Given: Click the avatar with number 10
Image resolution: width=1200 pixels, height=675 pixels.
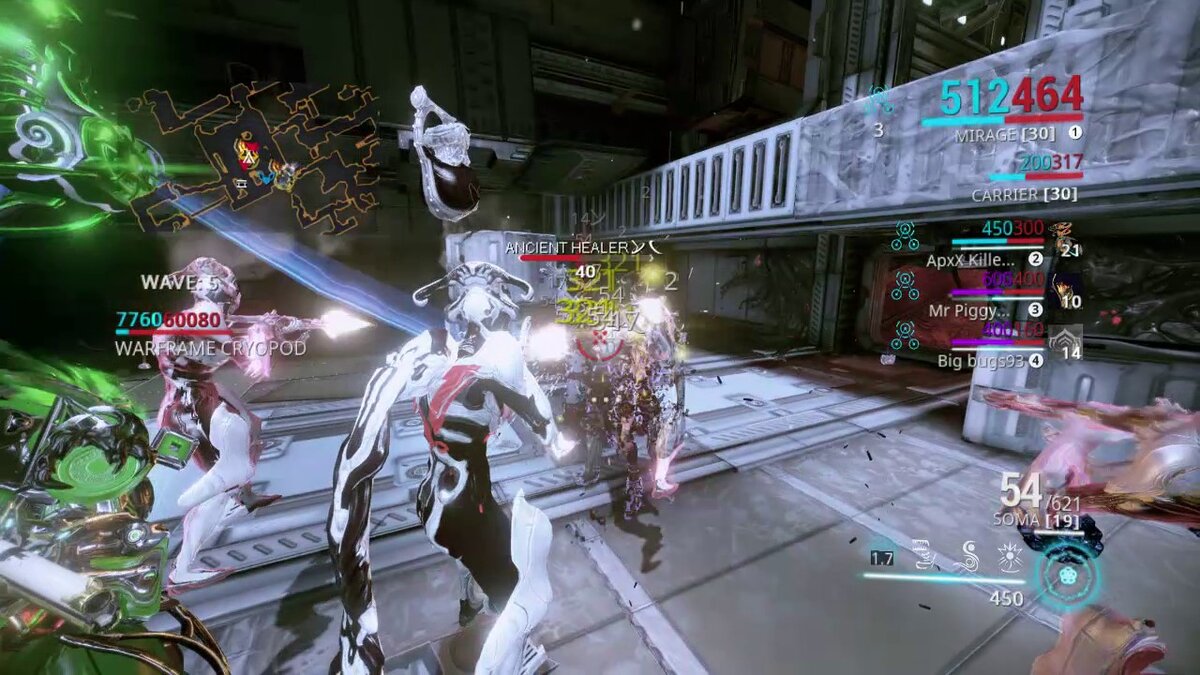Looking at the screenshot, I should (x=1064, y=291).
